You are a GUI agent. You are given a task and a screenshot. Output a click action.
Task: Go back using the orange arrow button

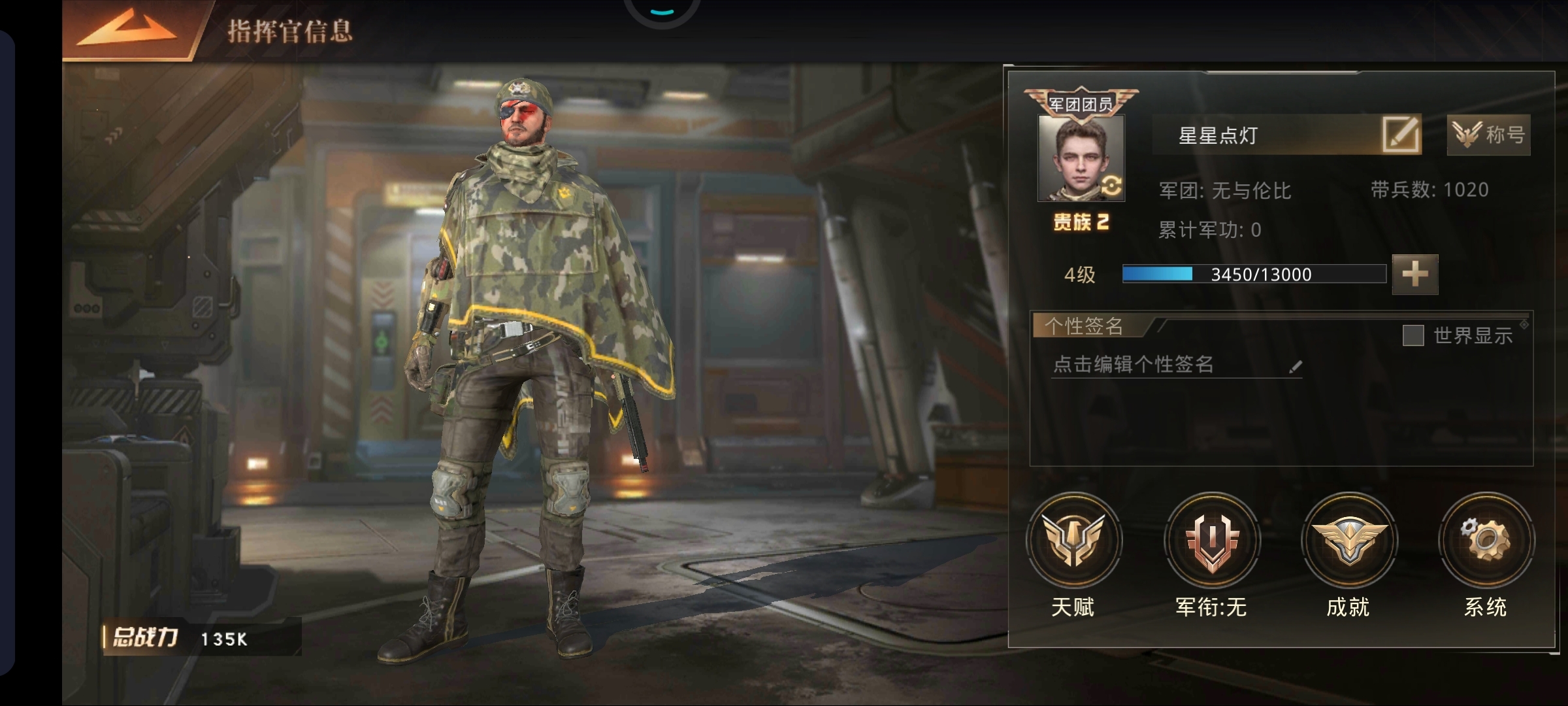(x=127, y=29)
